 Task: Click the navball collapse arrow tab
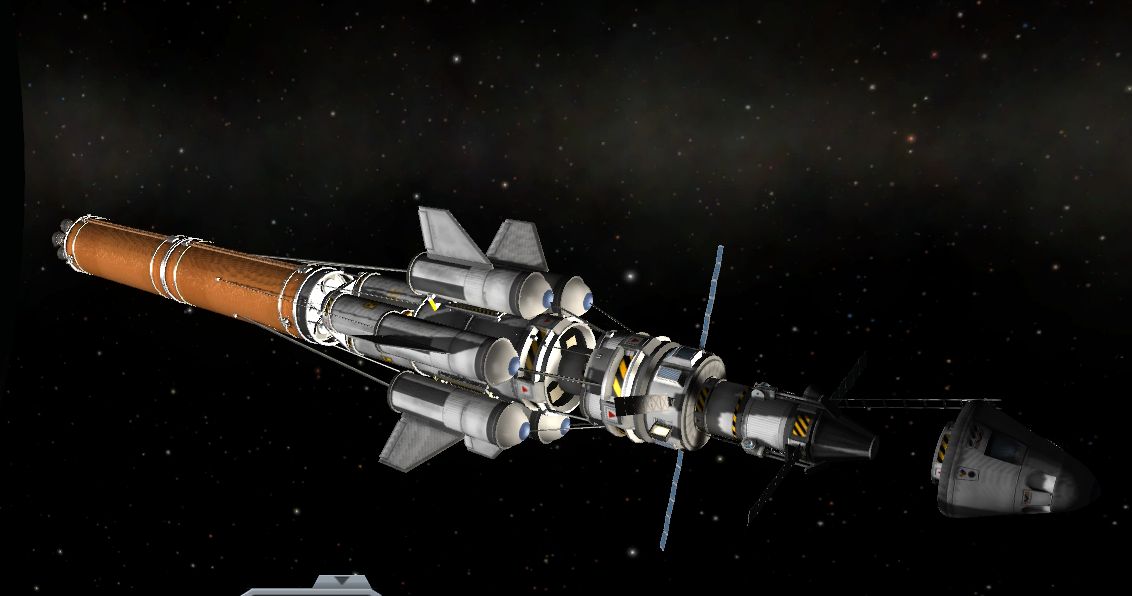tap(342, 582)
